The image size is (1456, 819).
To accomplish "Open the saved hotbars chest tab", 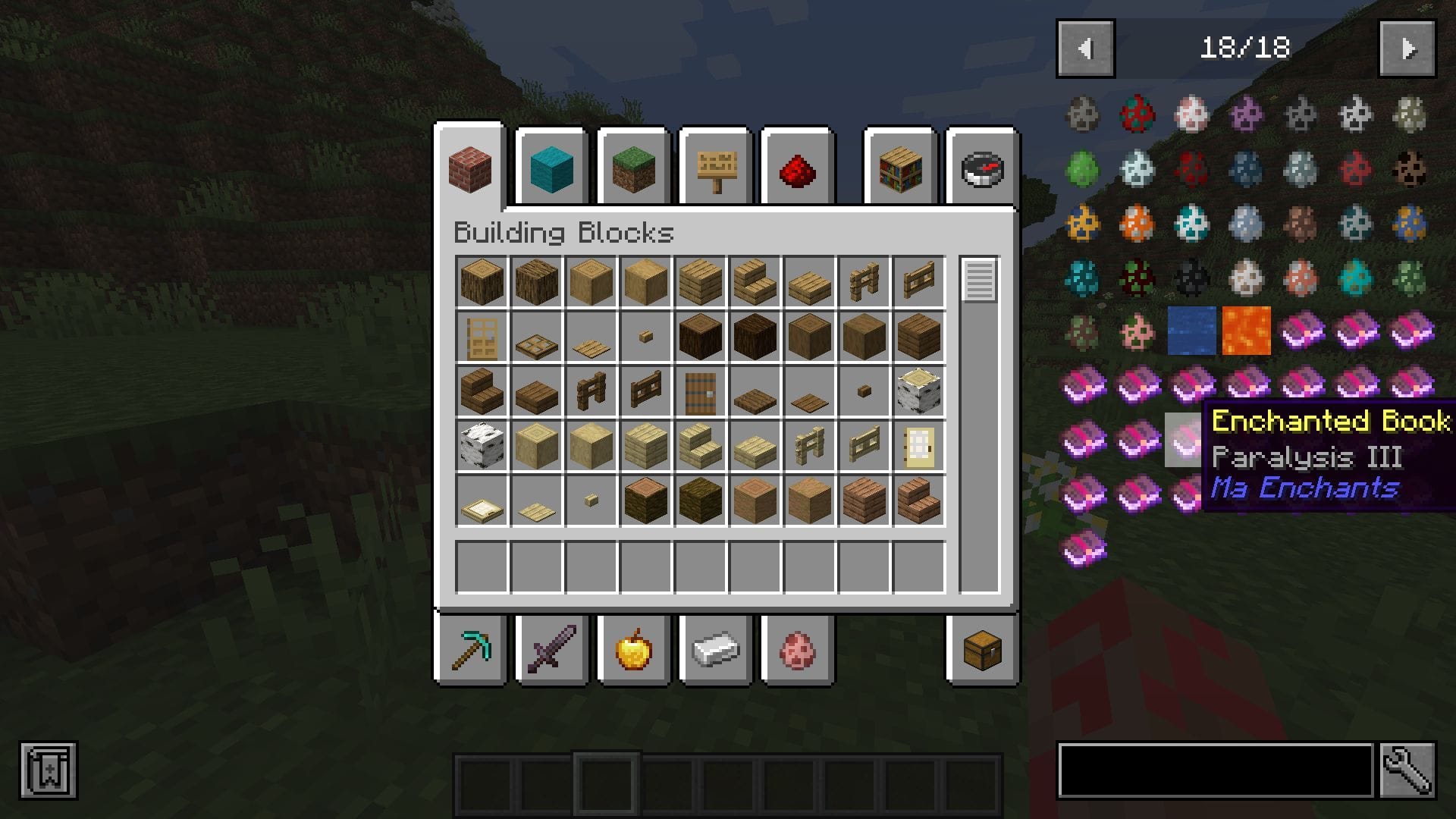I will (x=984, y=650).
